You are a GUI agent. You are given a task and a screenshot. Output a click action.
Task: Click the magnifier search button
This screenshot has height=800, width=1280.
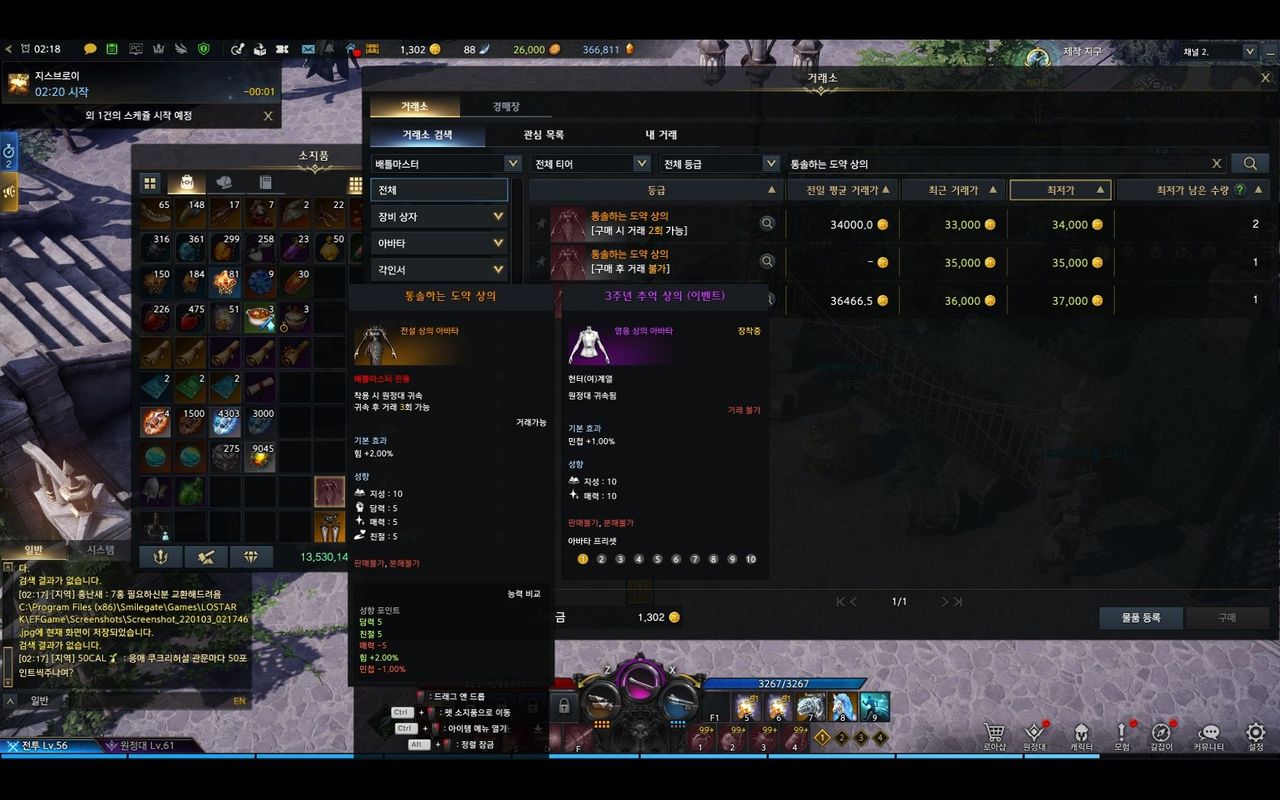pyautogui.click(x=1250, y=163)
